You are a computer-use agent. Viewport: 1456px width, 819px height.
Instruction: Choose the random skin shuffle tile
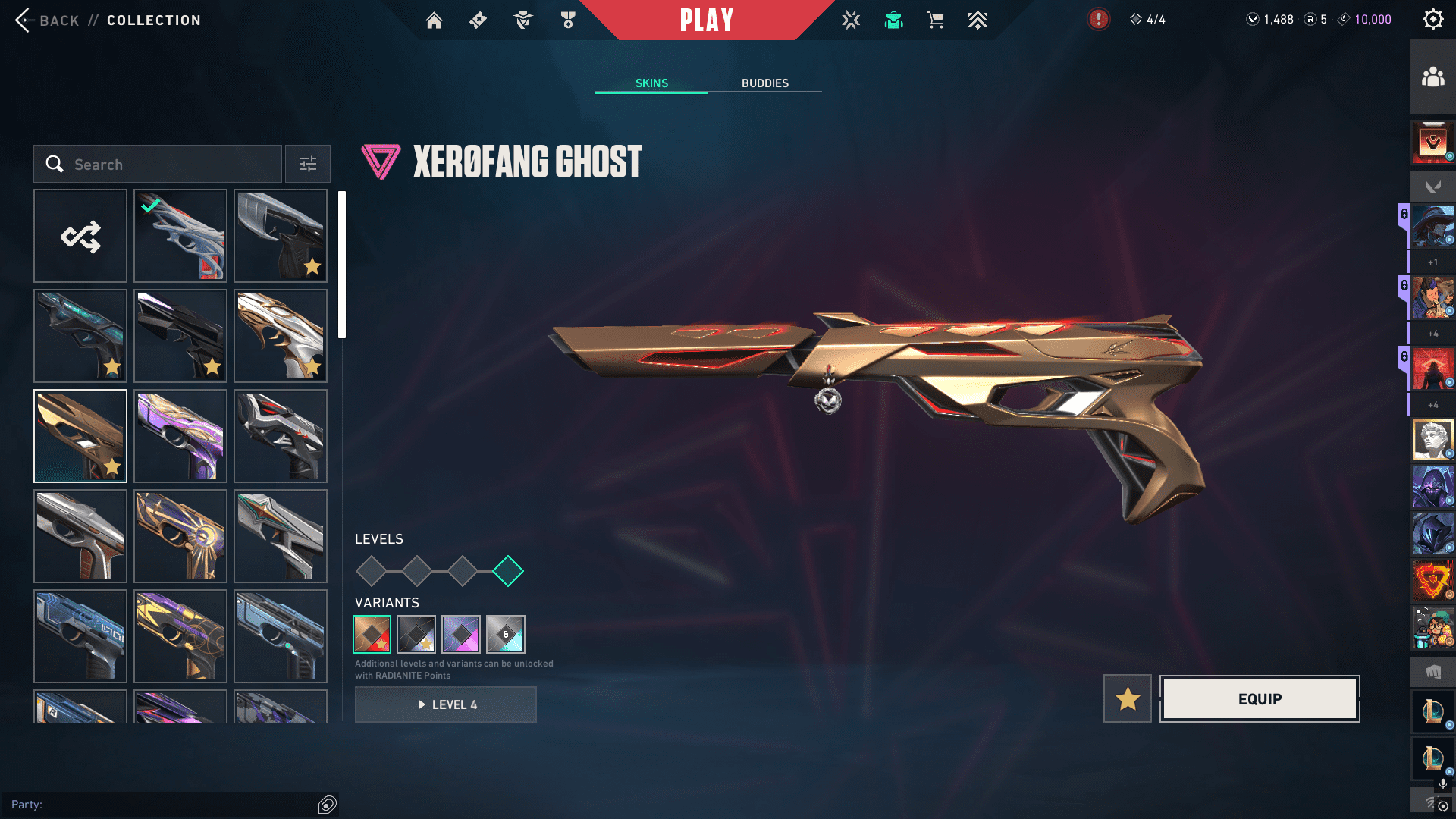point(80,236)
